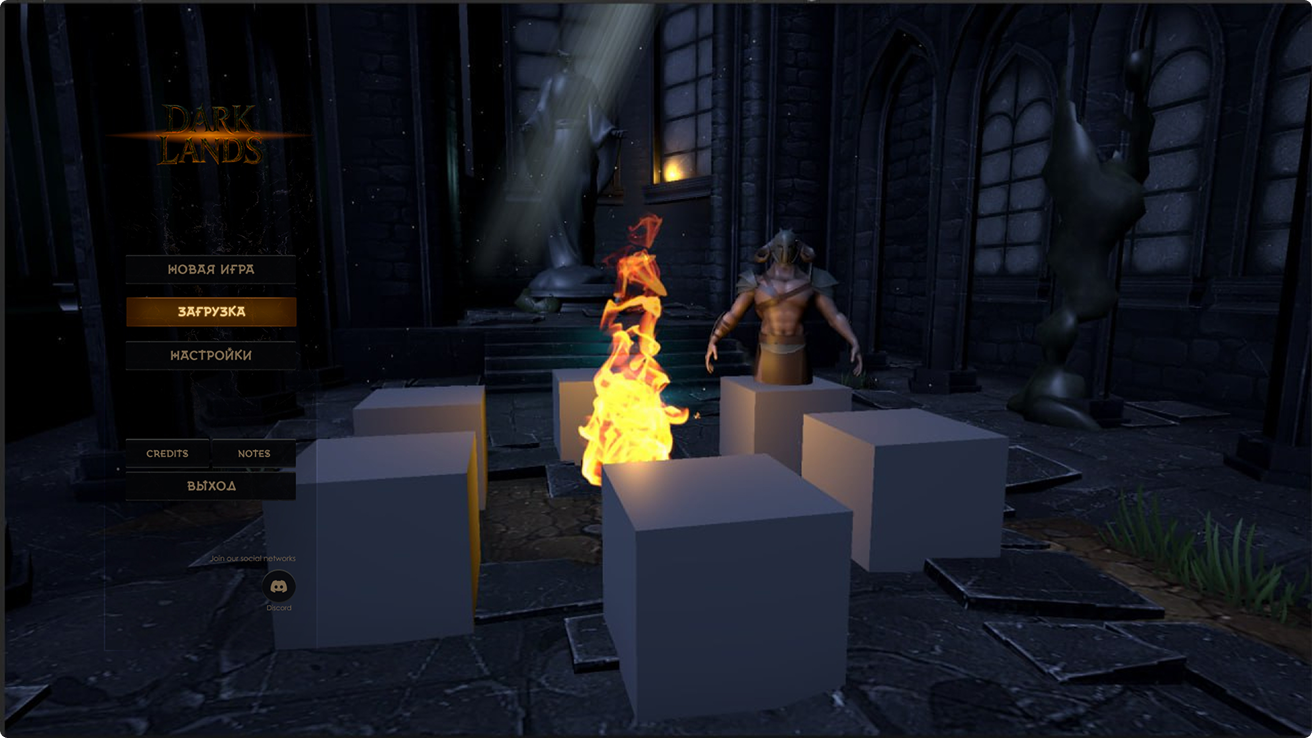Open the NOTES screen

tap(254, 453)
